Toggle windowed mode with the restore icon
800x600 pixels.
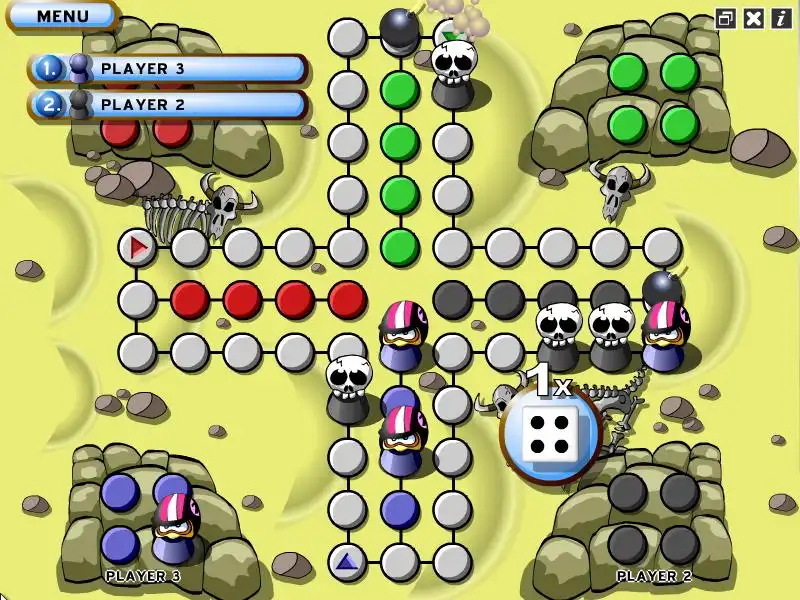[x=725, y=18]
